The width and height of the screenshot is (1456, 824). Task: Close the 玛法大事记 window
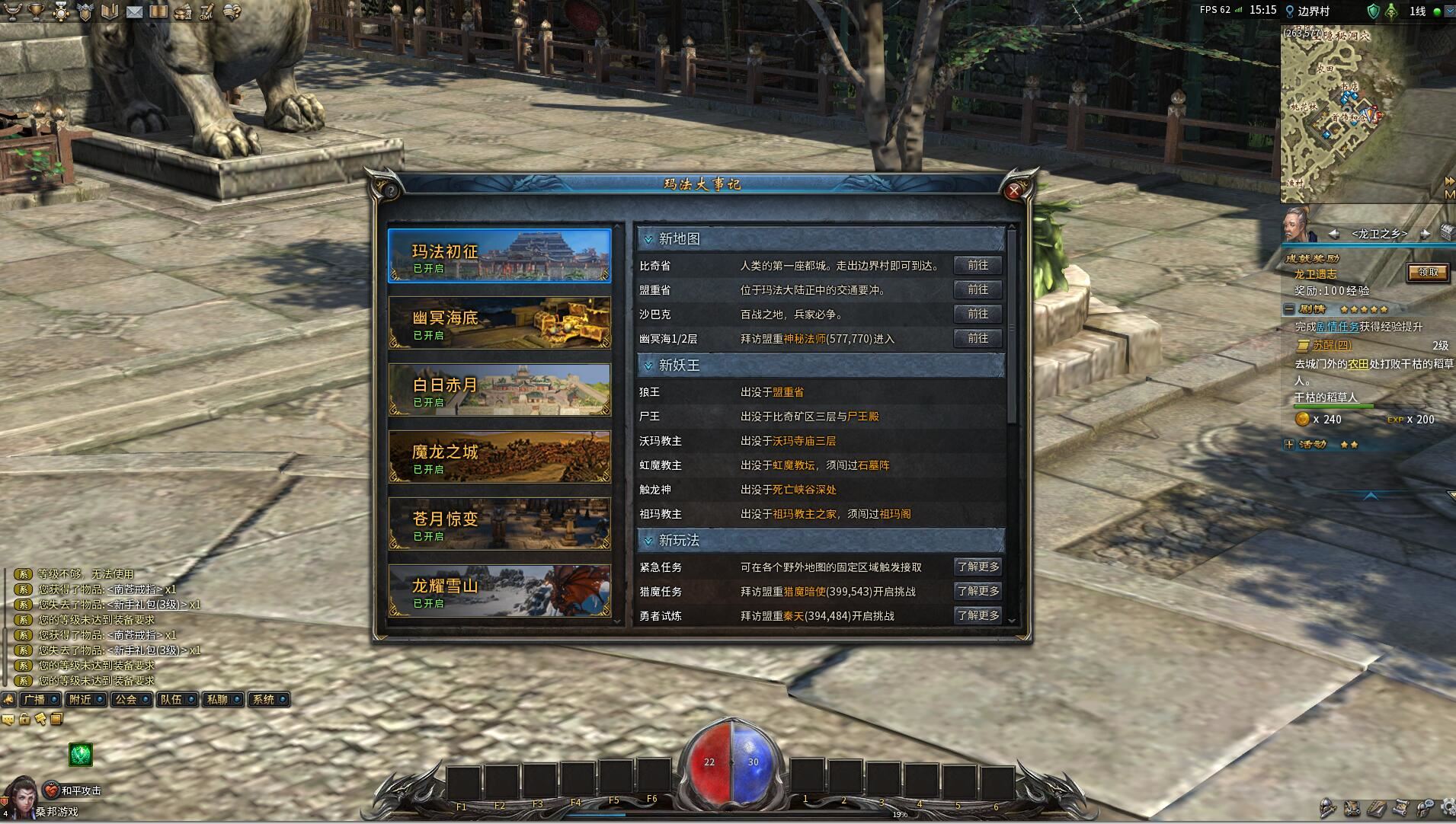tap(1013, 191)
